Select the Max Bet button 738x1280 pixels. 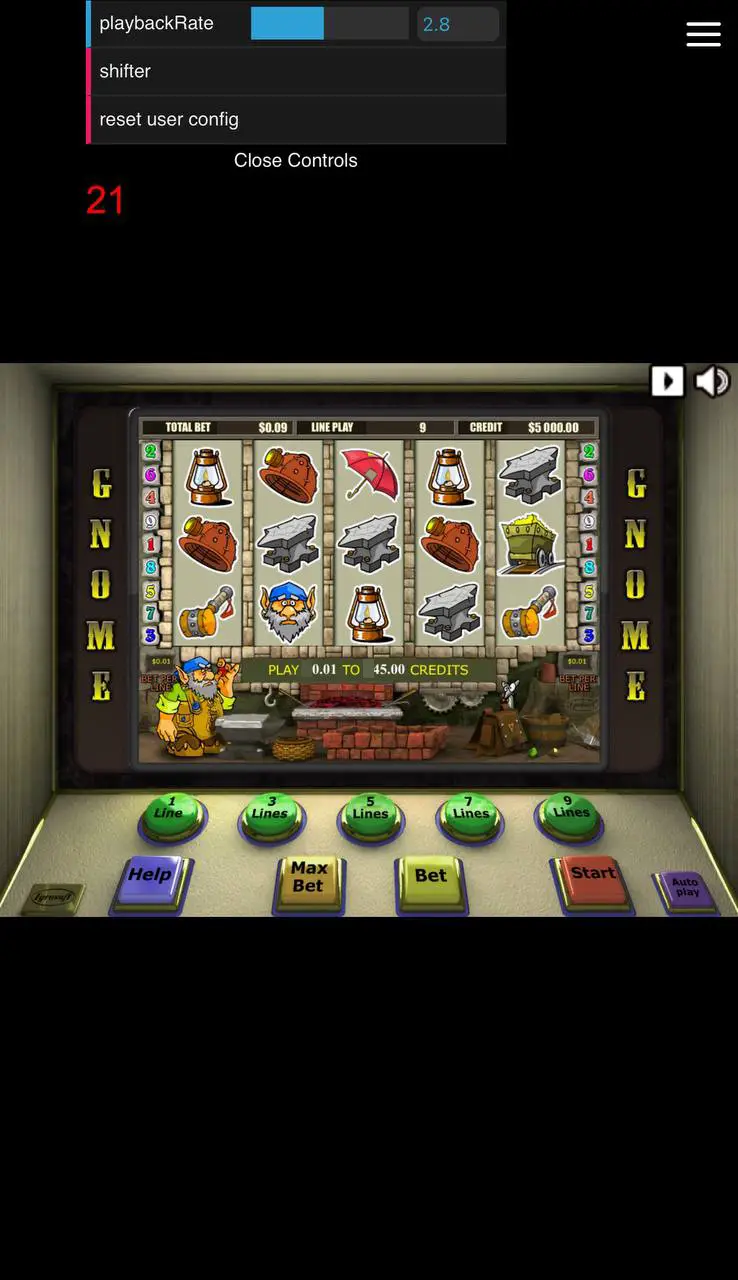(x=309, y=878)
